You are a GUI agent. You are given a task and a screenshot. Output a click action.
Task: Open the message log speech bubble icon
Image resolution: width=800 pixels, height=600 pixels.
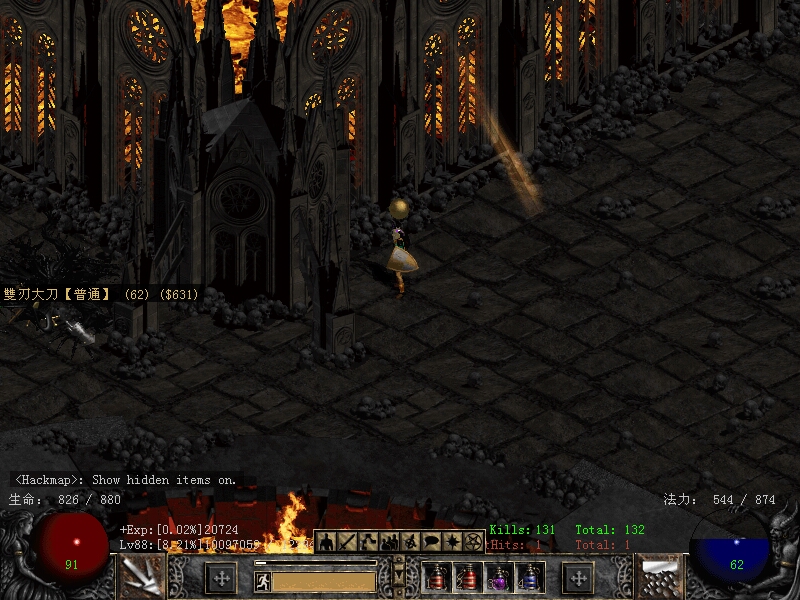(x=431, y=542)
